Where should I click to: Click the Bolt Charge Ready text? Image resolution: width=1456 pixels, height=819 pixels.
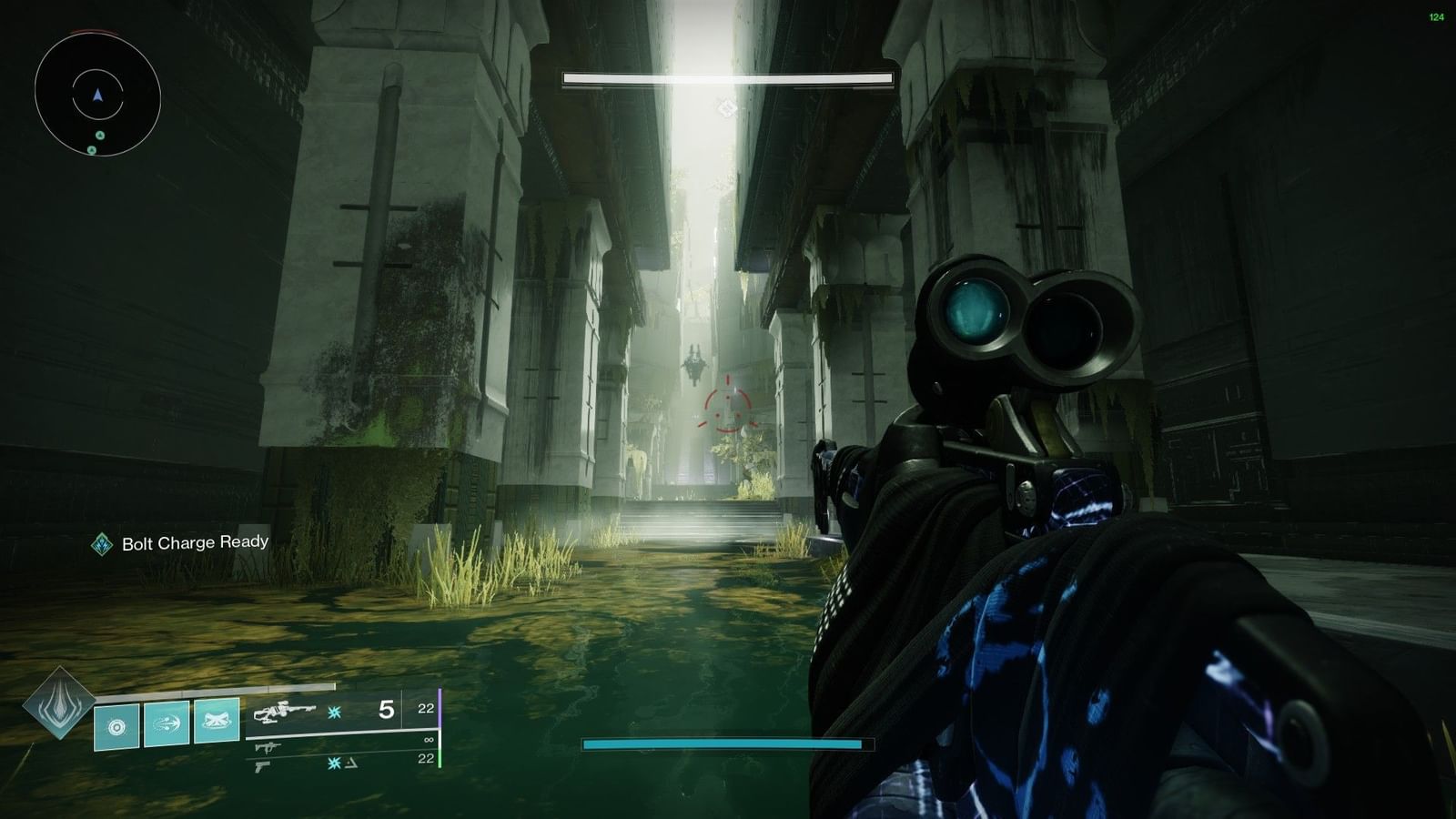pyautogui.click(x=195, y=543)
